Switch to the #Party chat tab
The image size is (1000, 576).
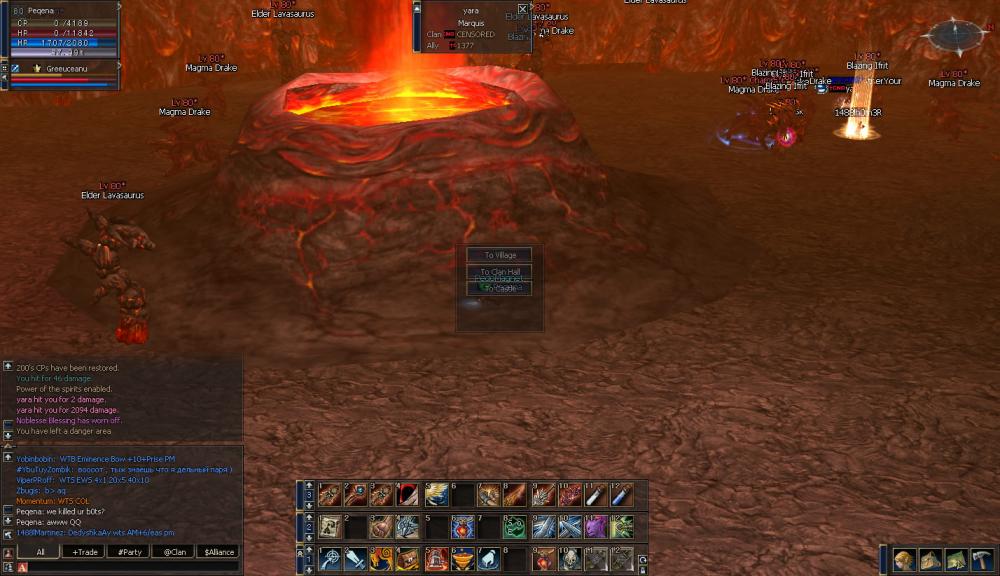[x=128, y=551]
